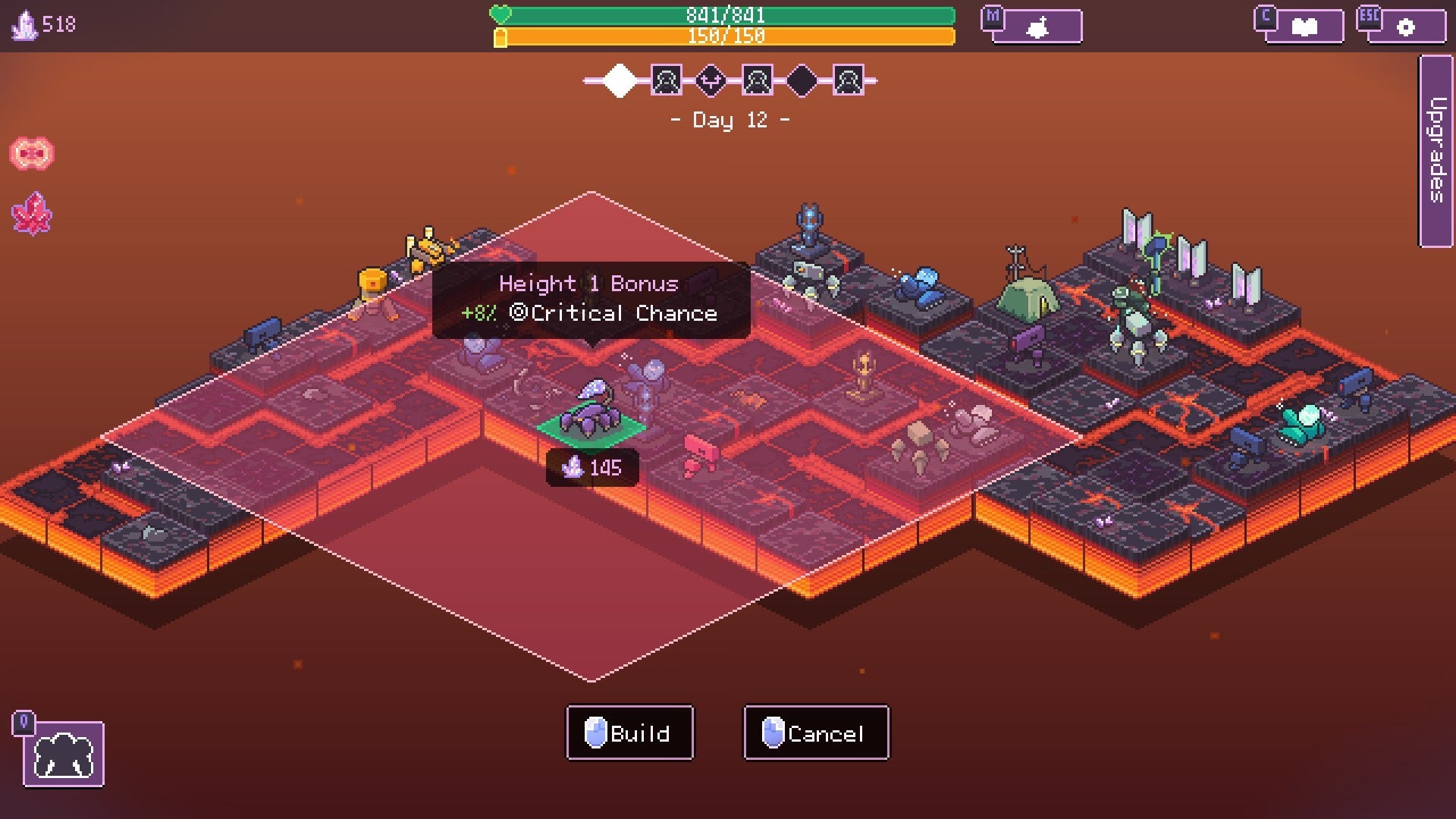The width and height of the screenshot is (1456, 819).
Task: Click the yellow 150/150 energy bar
Action: pos(728,35)
